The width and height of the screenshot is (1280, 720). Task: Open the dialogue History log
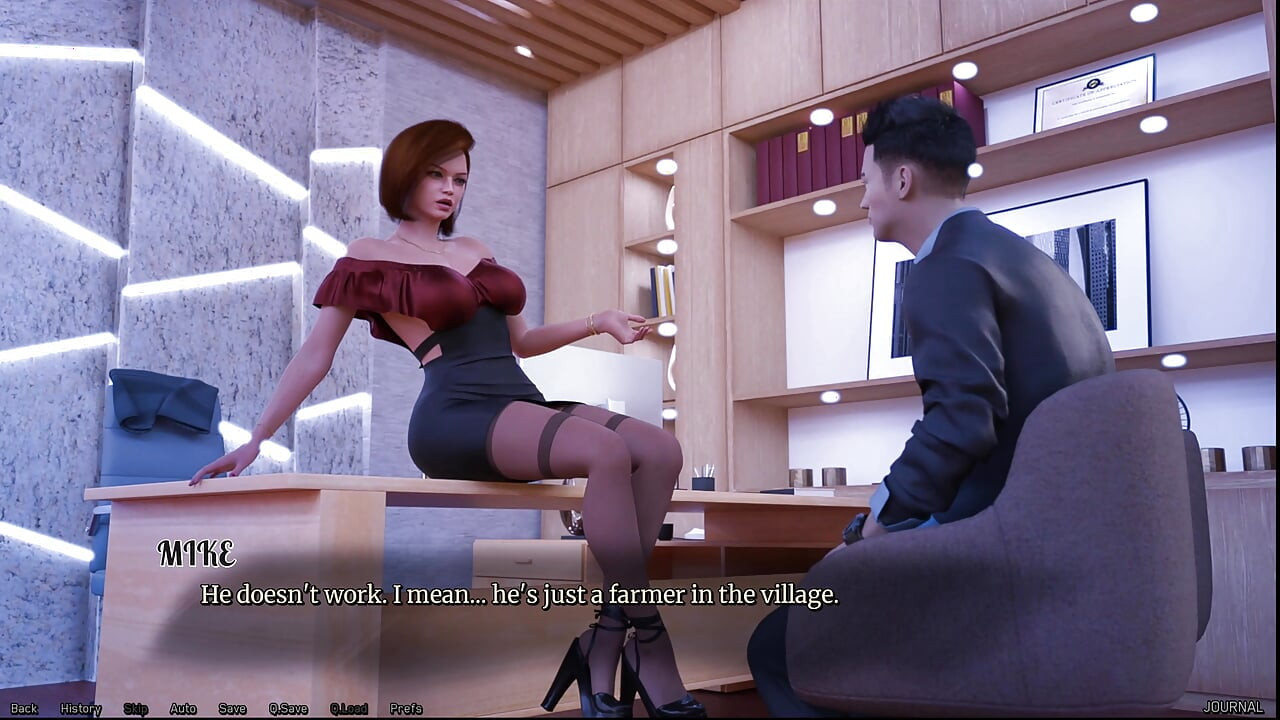point(81,708)
